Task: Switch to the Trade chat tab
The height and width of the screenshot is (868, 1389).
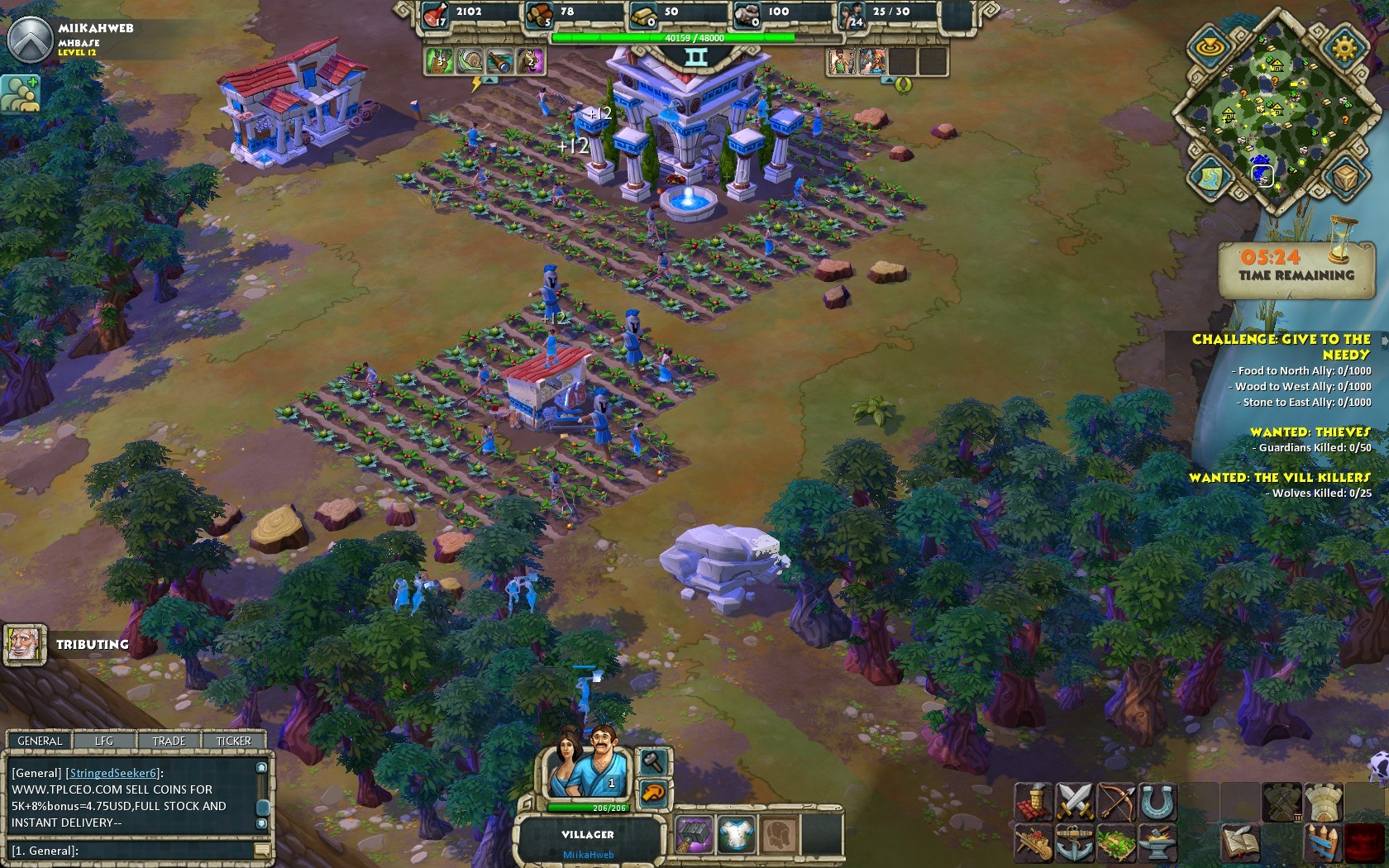Action: coord(169,741)
